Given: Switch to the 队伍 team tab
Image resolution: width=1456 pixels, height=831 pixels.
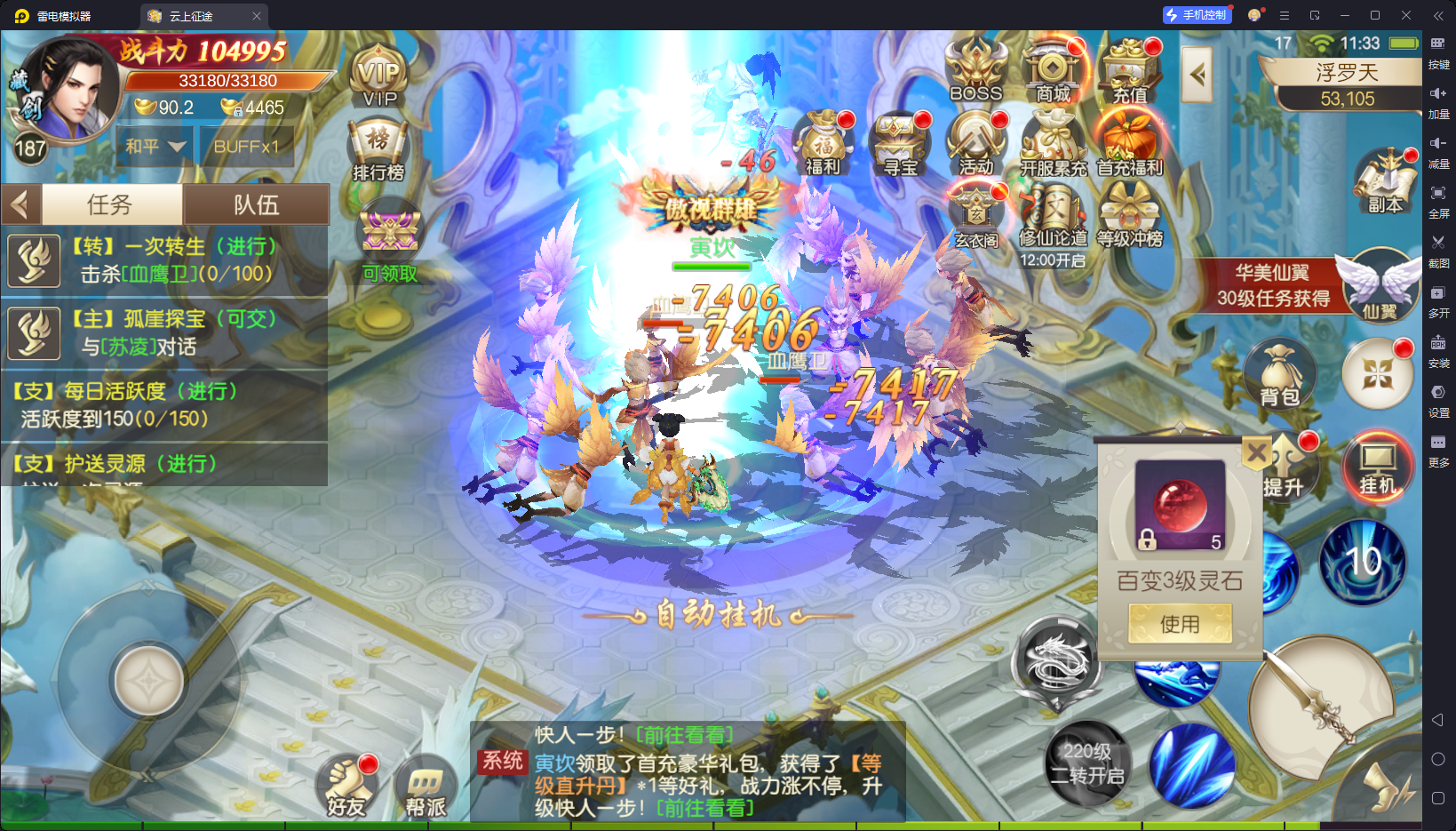Looking at the screenshot, I should pyautogui.click(x=256, y=205).
